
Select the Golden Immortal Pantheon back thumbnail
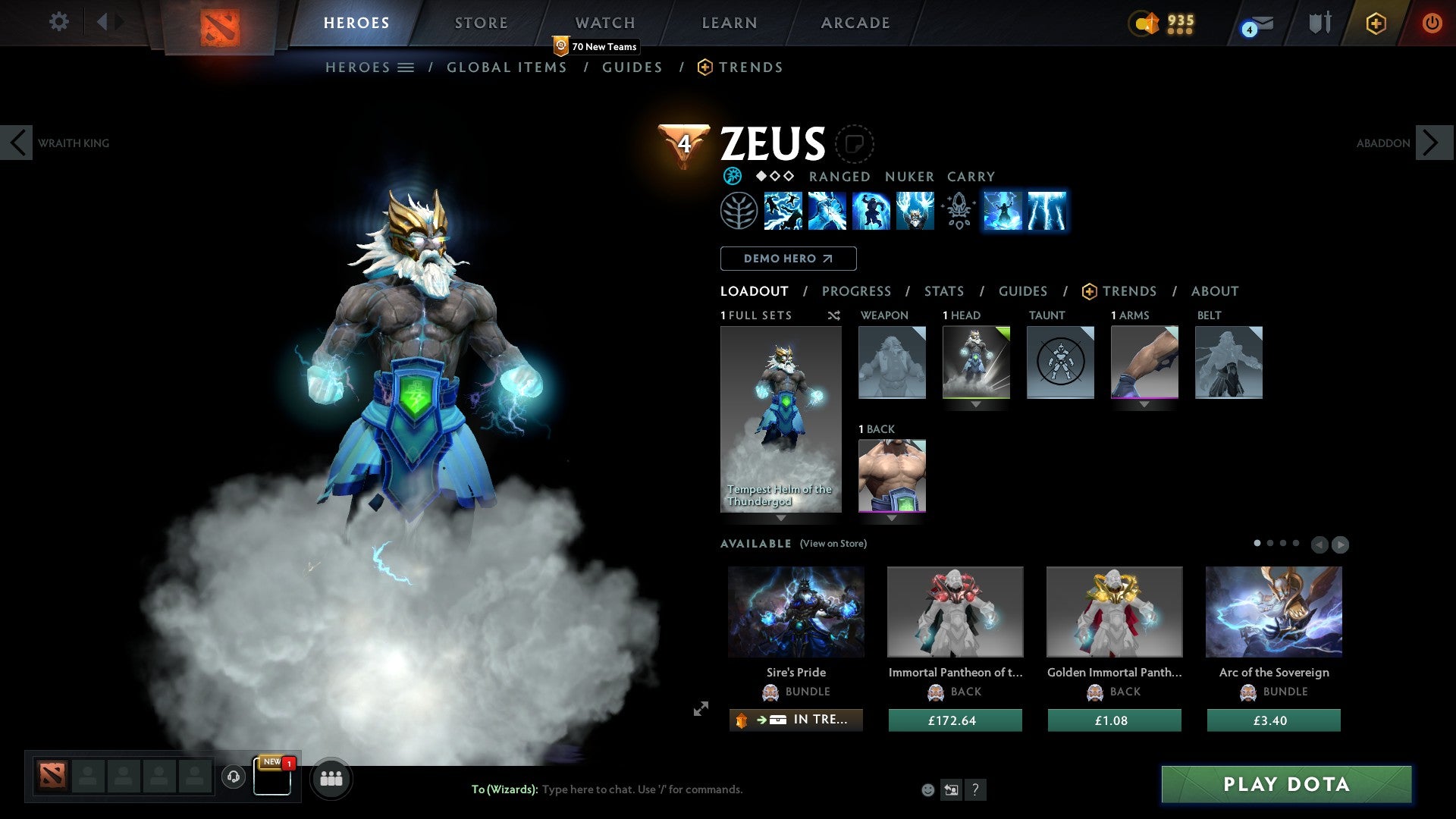(x=1113, y=611)
